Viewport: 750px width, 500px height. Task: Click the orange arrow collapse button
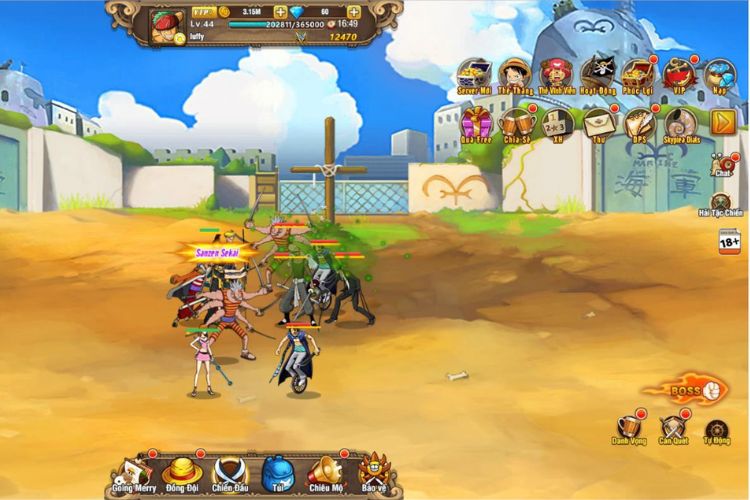(x=723, y=122)
